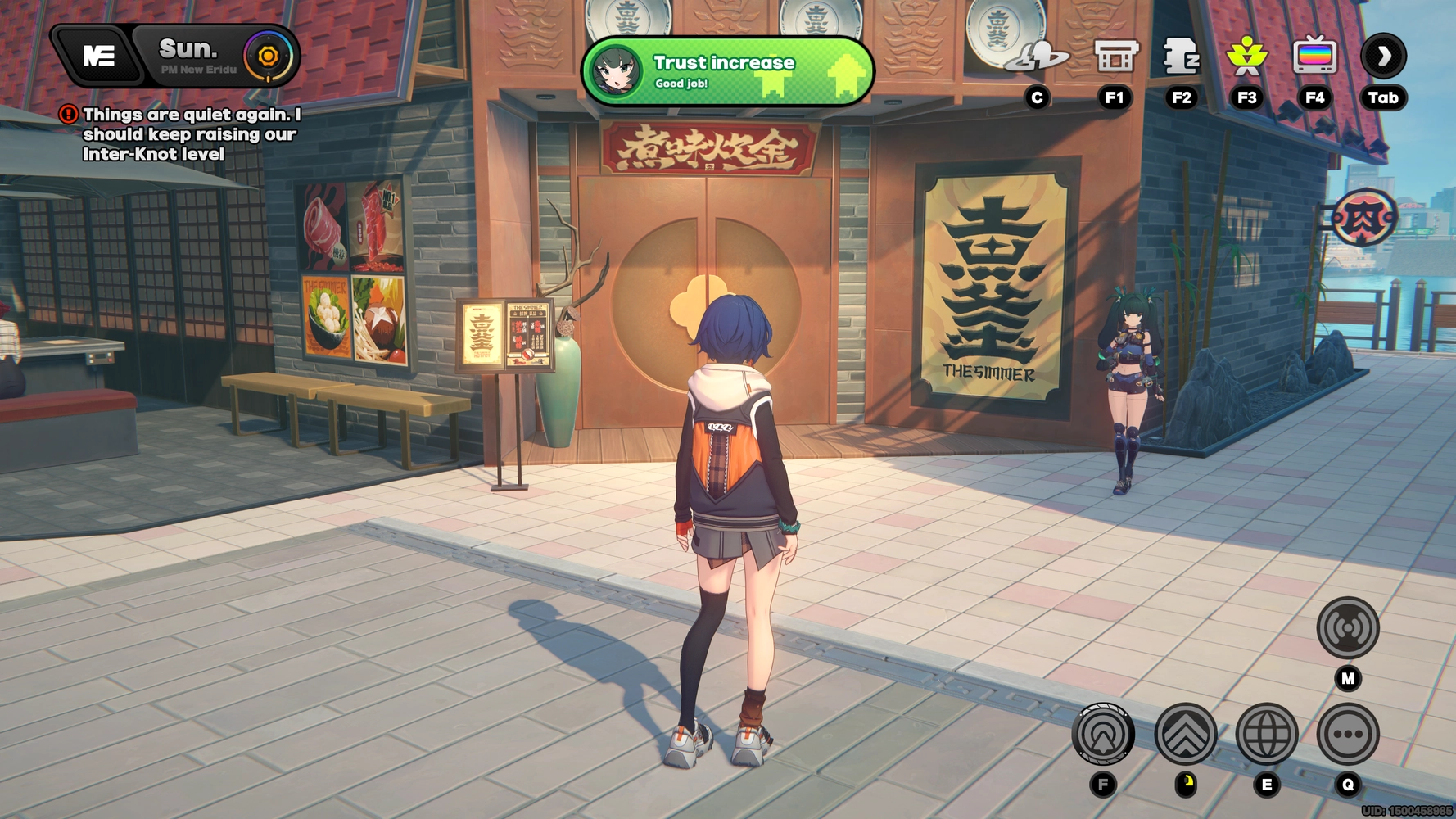The image size is (1456, 819).
Task: Open the rainbow TV icon
Action: pyautogui.click(x=1314, y=56)
